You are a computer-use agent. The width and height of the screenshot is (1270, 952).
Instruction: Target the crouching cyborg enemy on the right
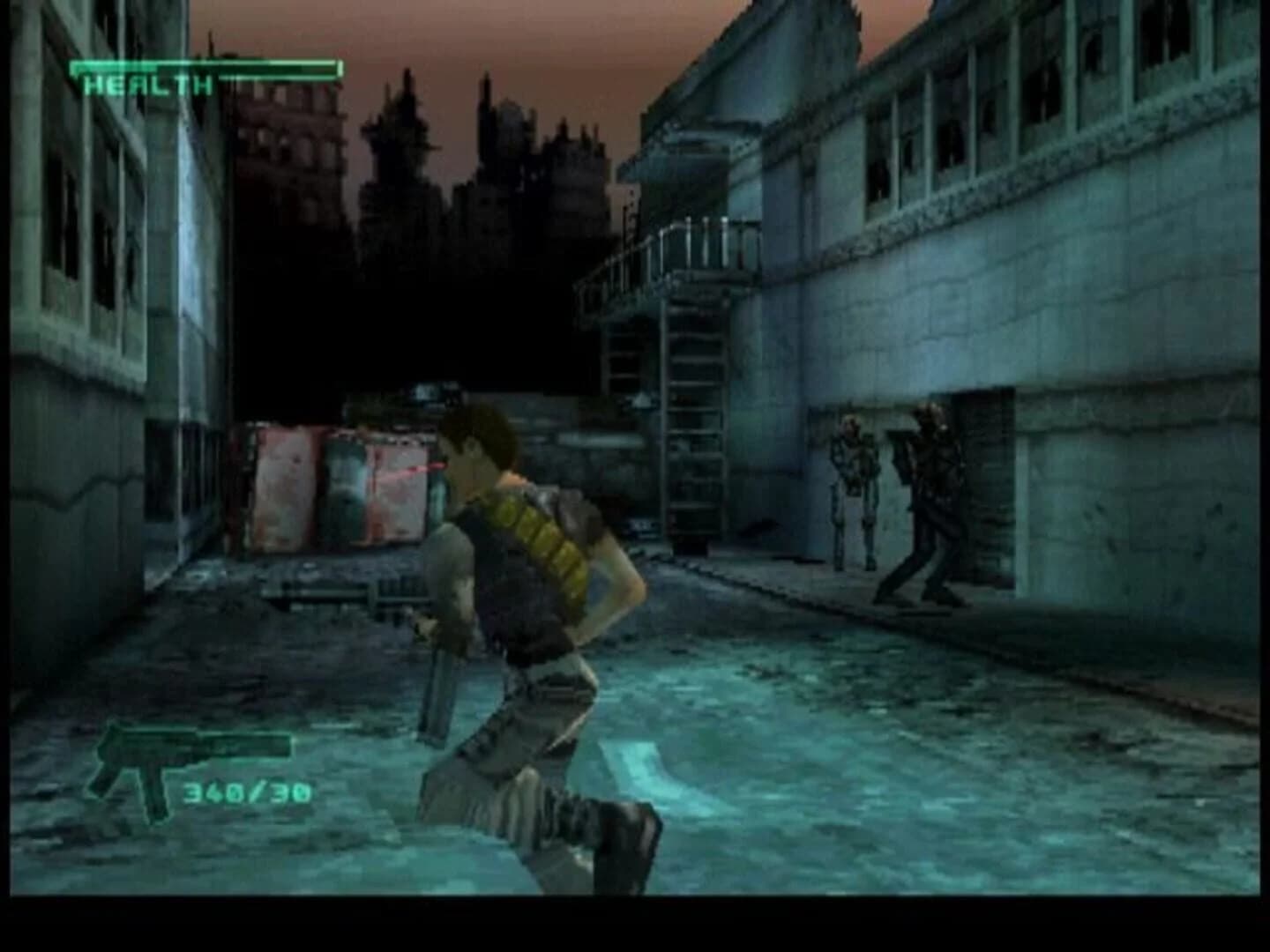click(930, 502)
